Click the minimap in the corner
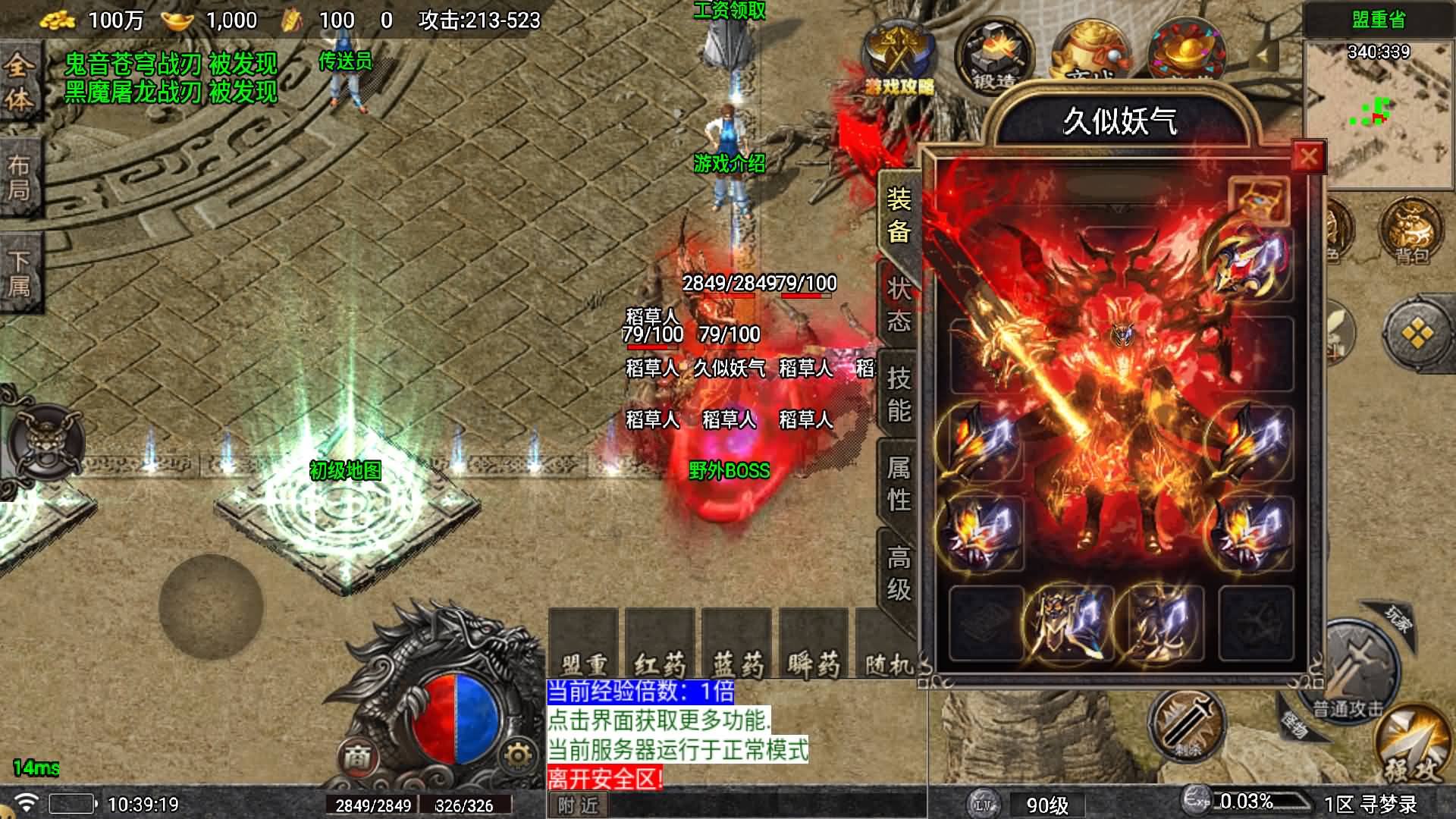The image size is (1456, 819). pyautogui.click(x=1379, y=114)
